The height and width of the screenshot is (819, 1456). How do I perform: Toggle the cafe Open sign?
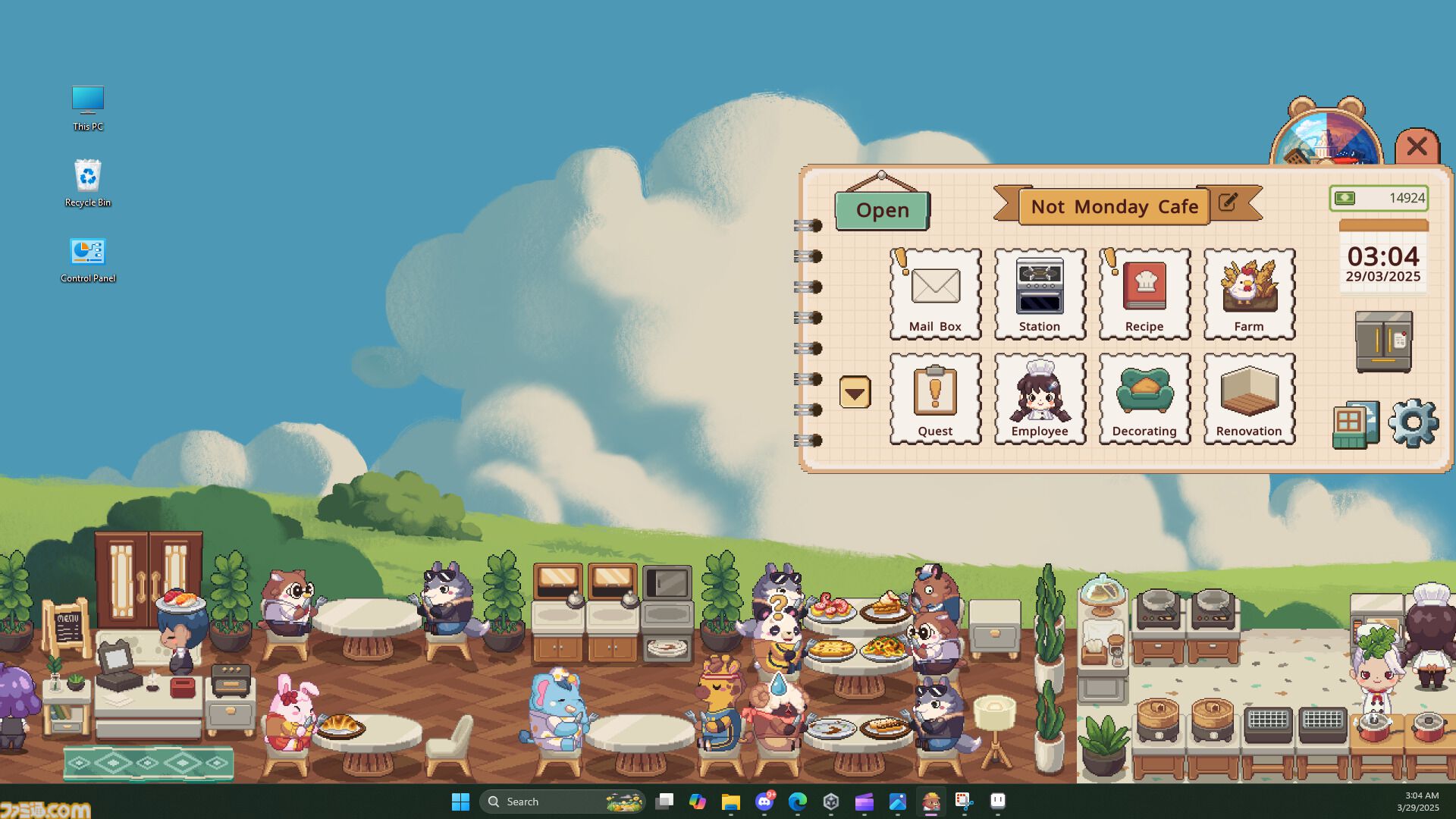tap(881, 209)
